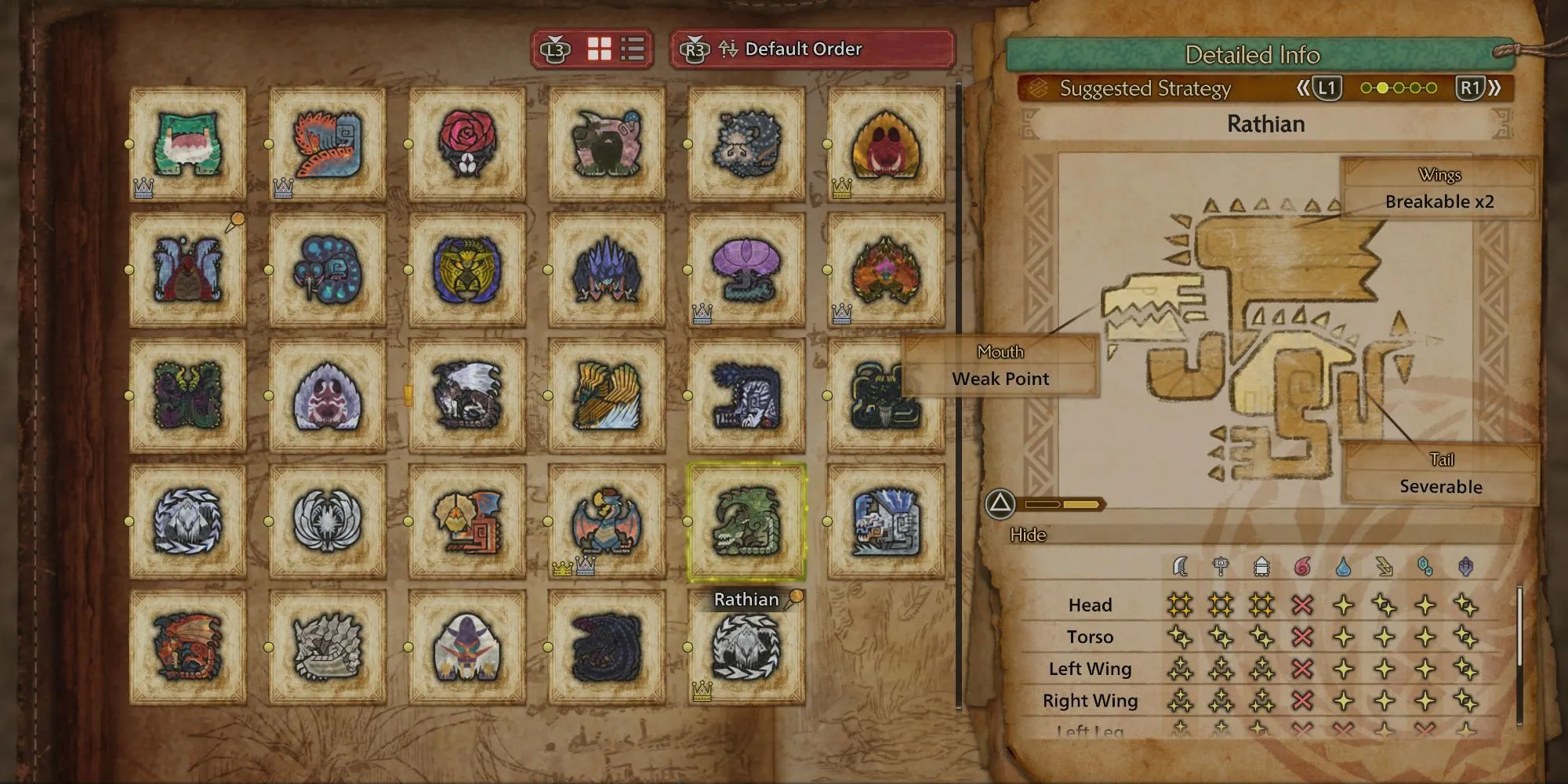Switch to the list view layout
Screen dimensions: 1568x784
point(633,49)
